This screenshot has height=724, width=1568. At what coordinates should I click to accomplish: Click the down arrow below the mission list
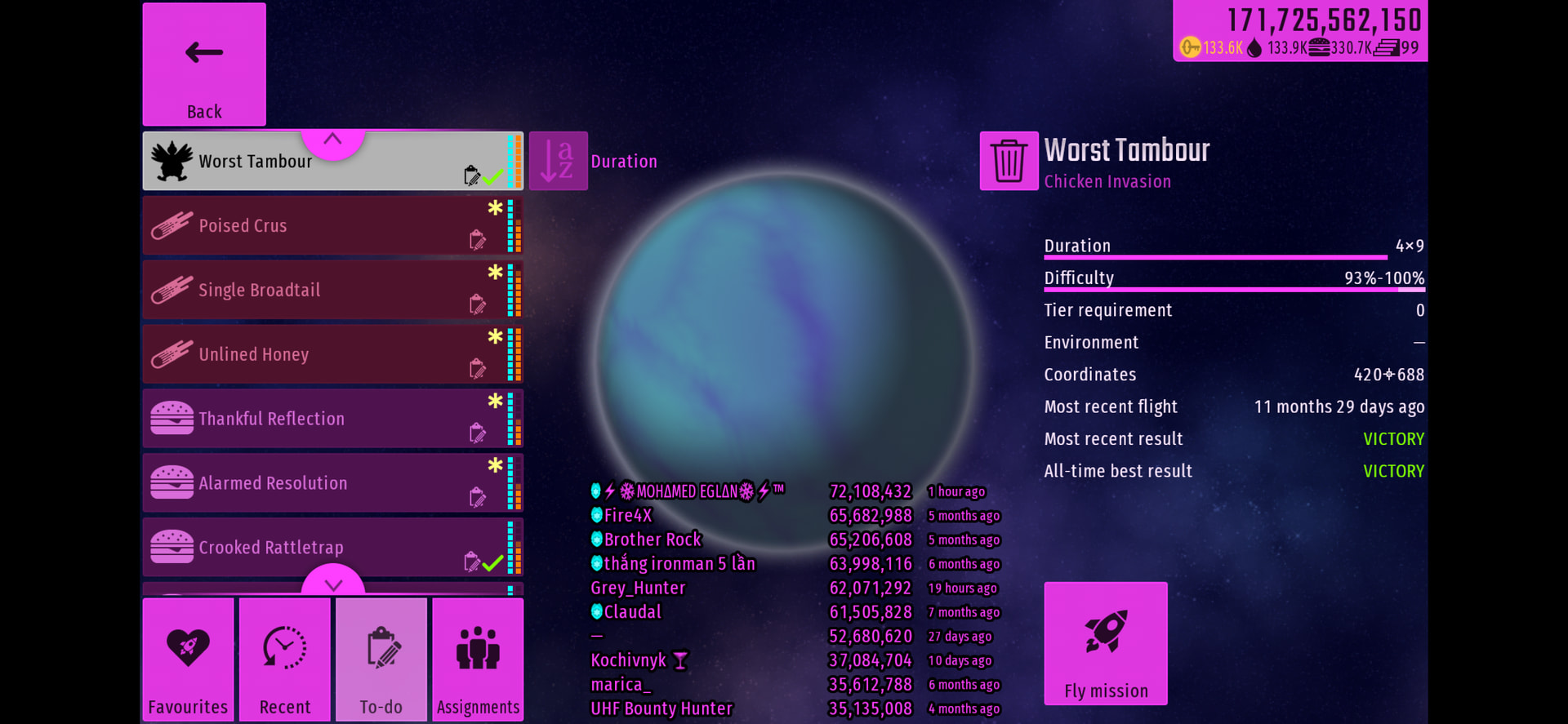point(333,584)
